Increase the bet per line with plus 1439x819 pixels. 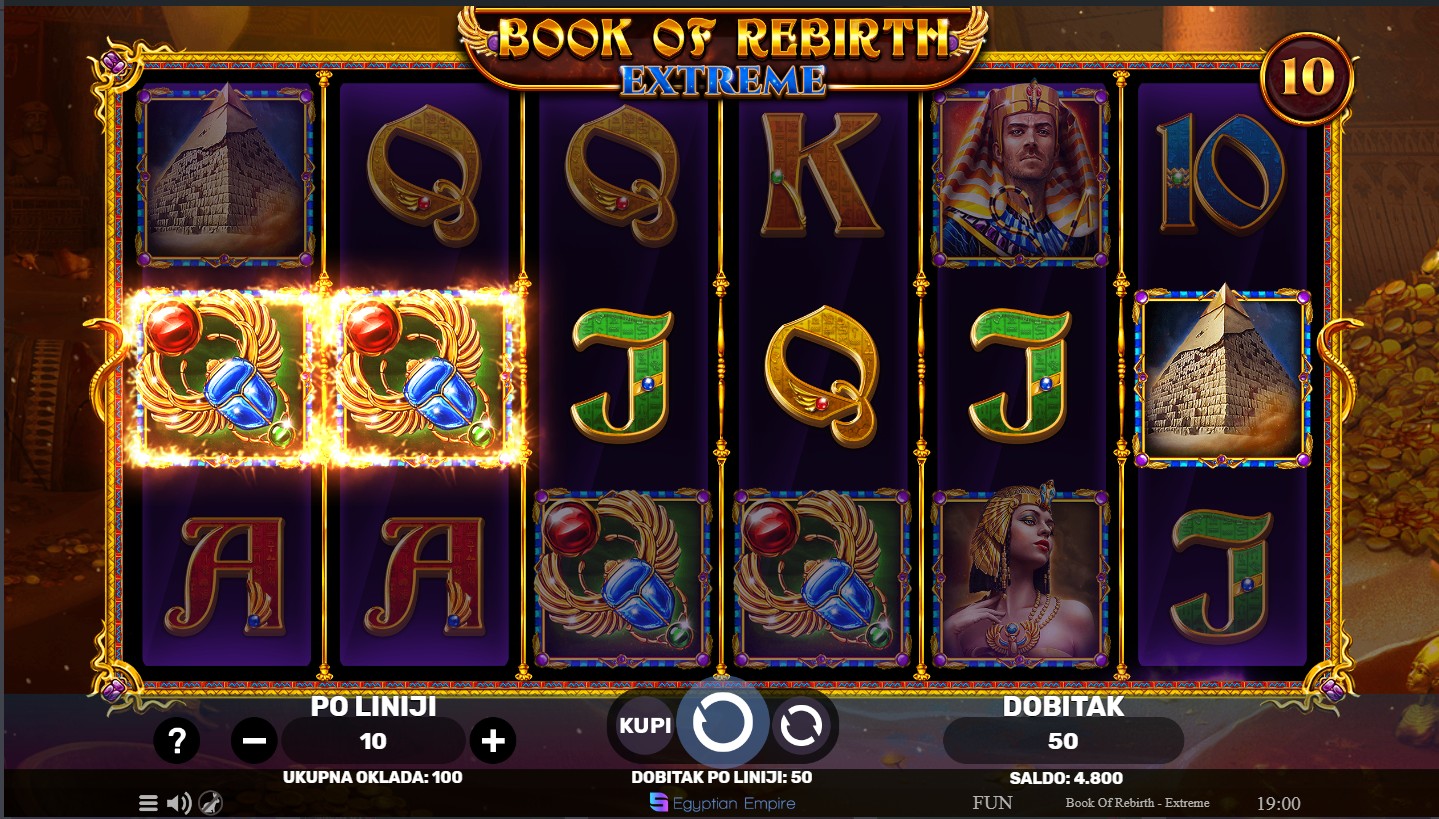pos(492,741)
